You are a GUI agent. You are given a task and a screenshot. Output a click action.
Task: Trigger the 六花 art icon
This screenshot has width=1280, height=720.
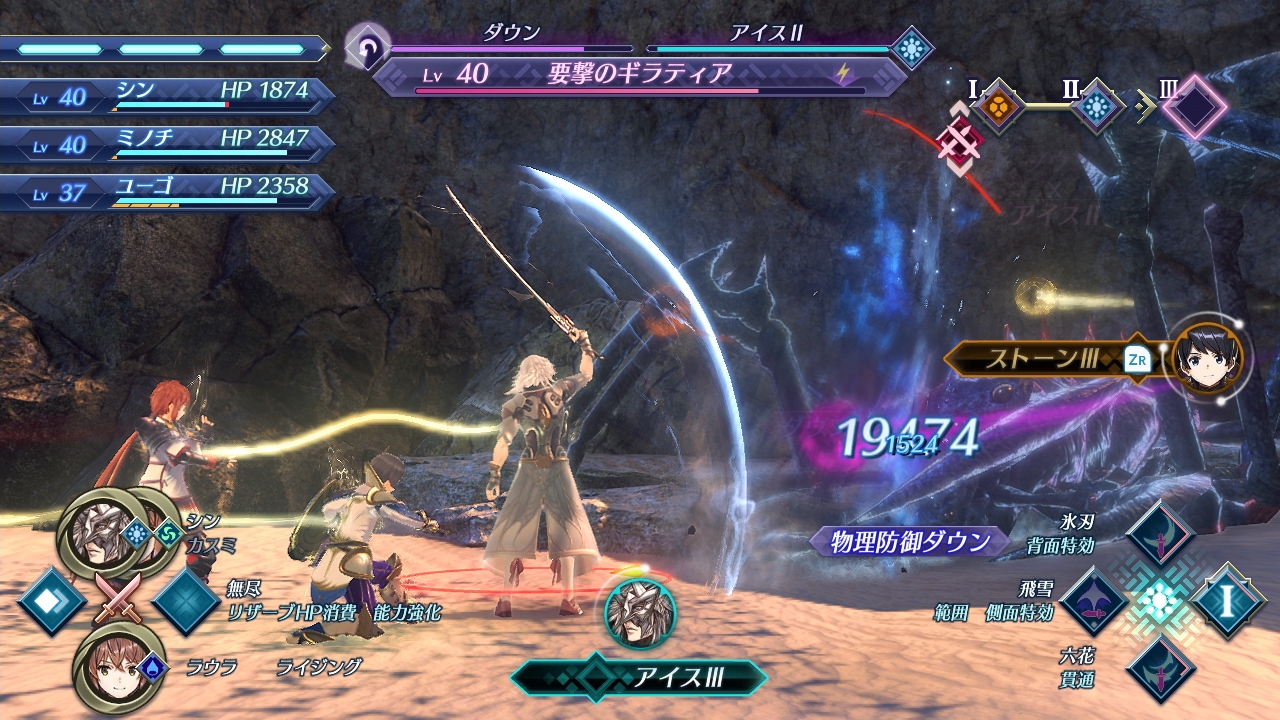pyautogui.click(x=1160, y=667)
